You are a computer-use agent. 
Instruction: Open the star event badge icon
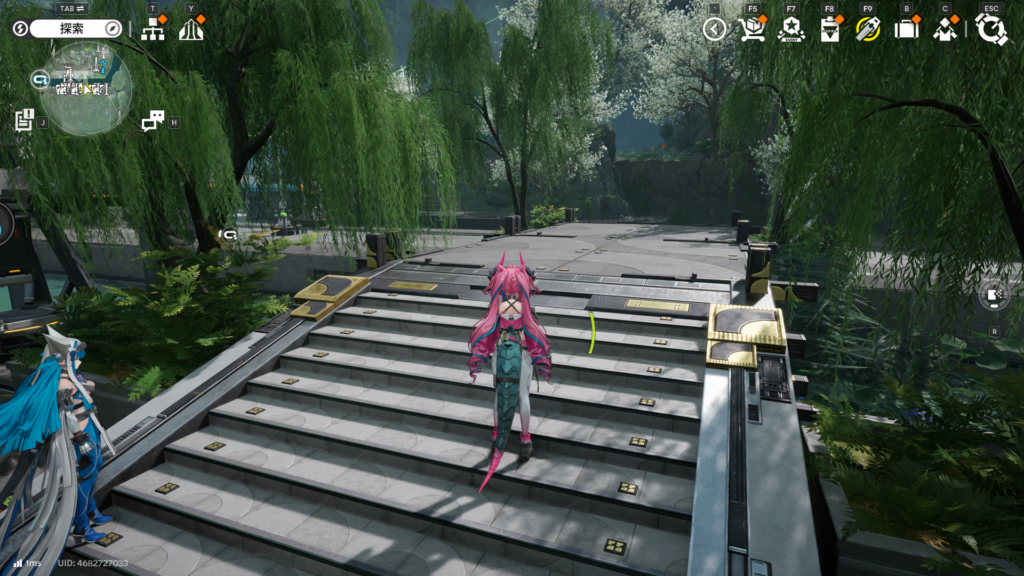(x=791, y=29)
